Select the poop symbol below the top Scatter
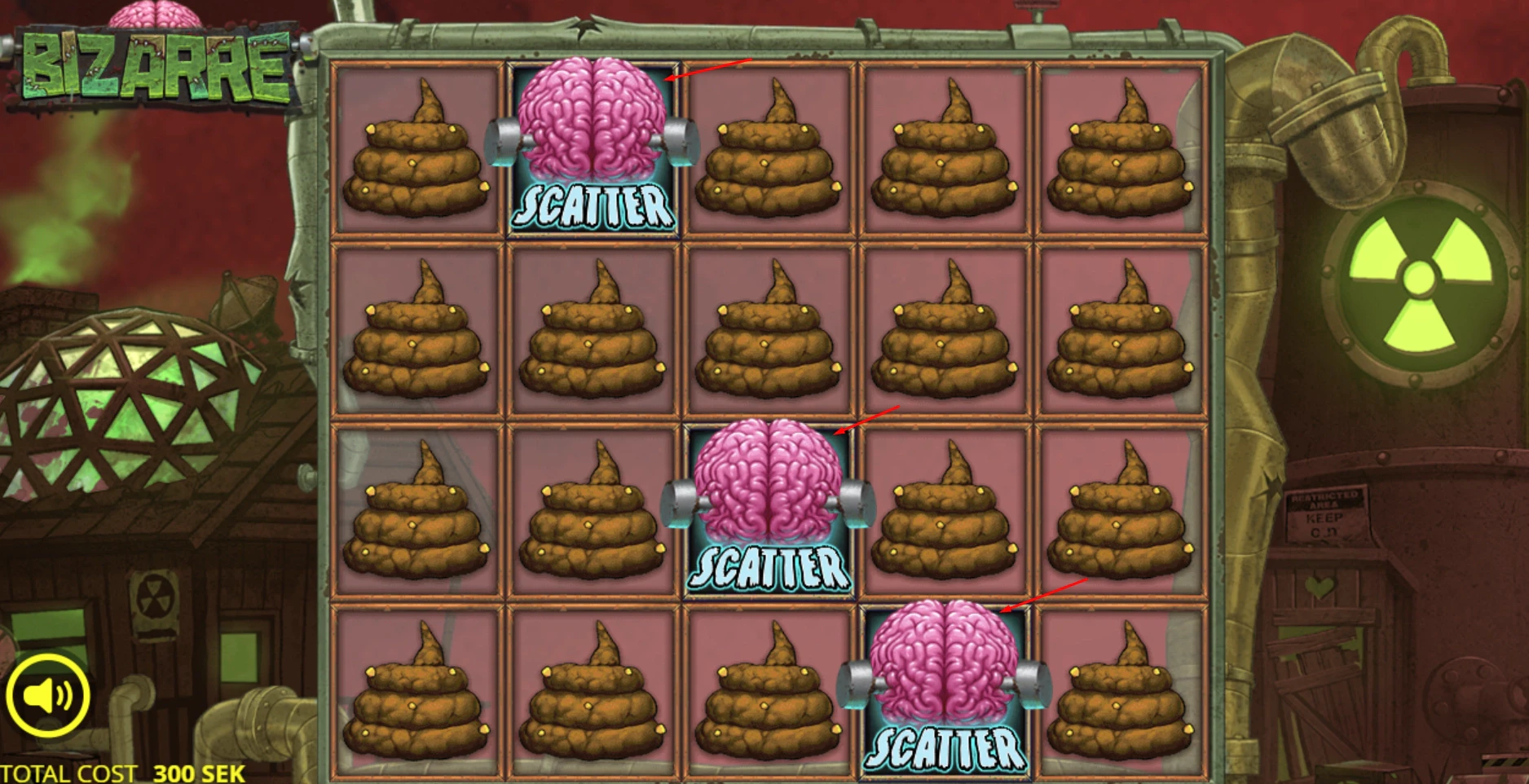This screenshot has height=784, width=1529. pos(593,334)
